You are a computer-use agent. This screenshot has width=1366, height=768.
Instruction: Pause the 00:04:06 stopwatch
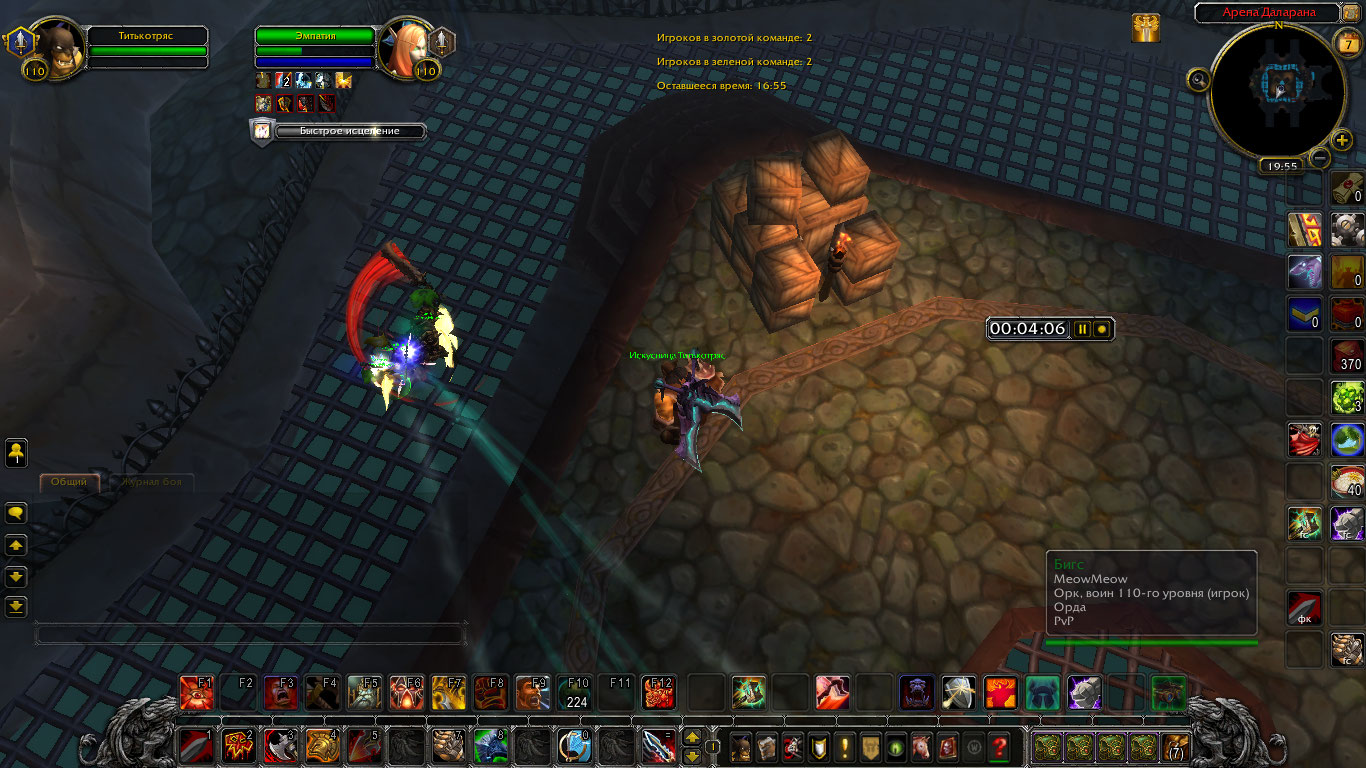pyautogui.click(x=1081, y=329)
